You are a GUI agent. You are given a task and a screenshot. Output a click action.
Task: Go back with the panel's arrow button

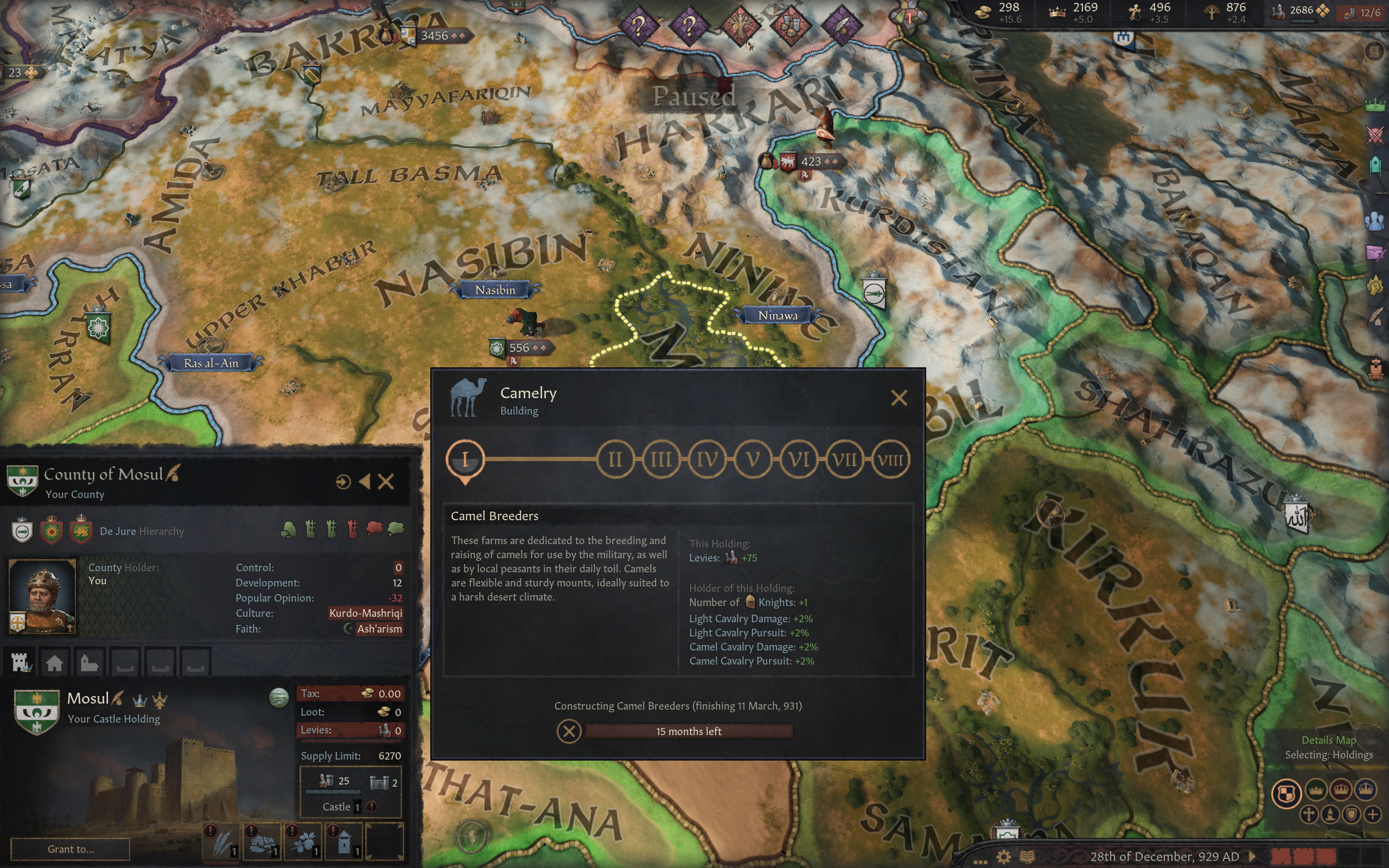coord(365,482)
